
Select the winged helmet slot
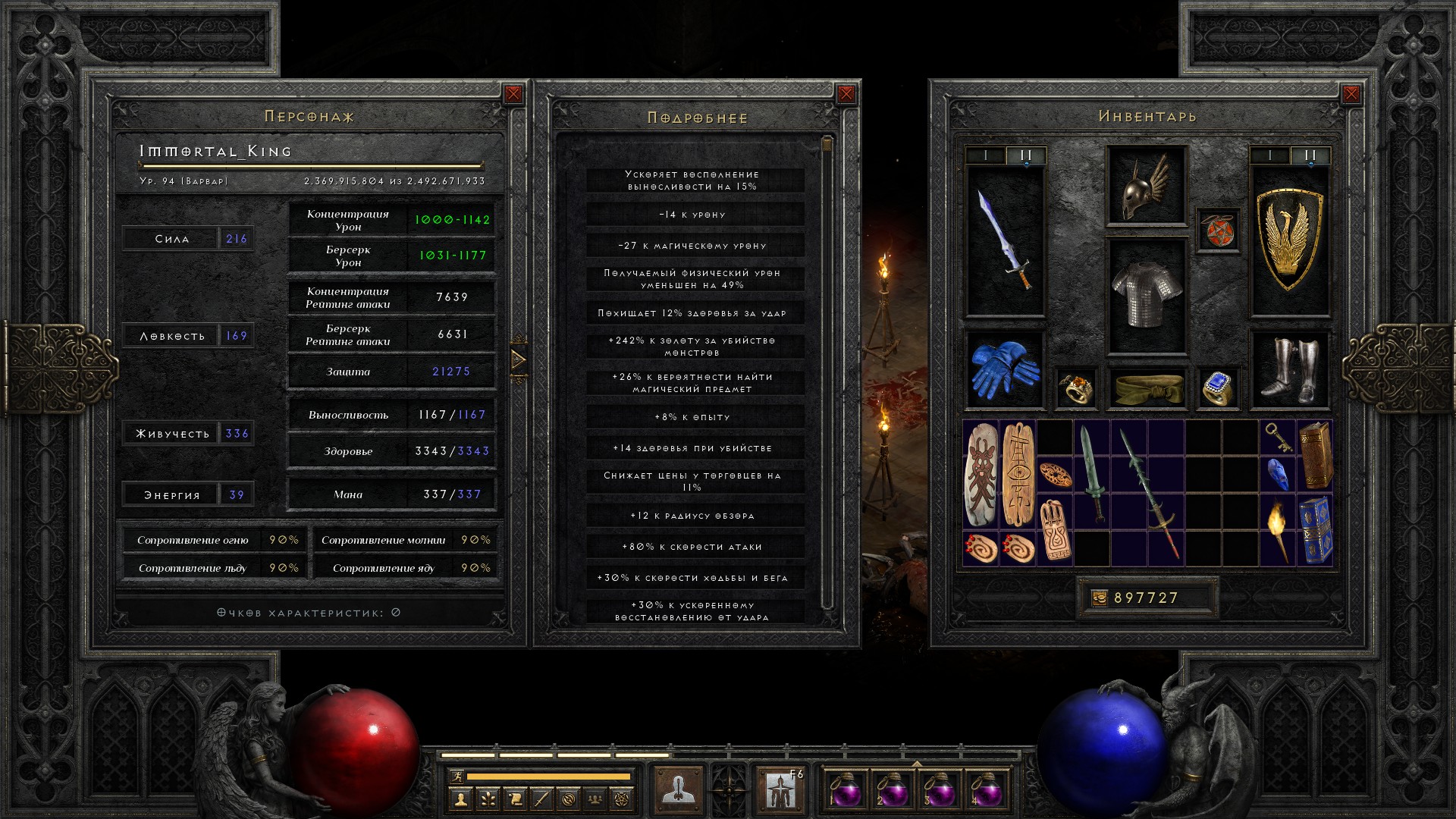(1146, 186)
